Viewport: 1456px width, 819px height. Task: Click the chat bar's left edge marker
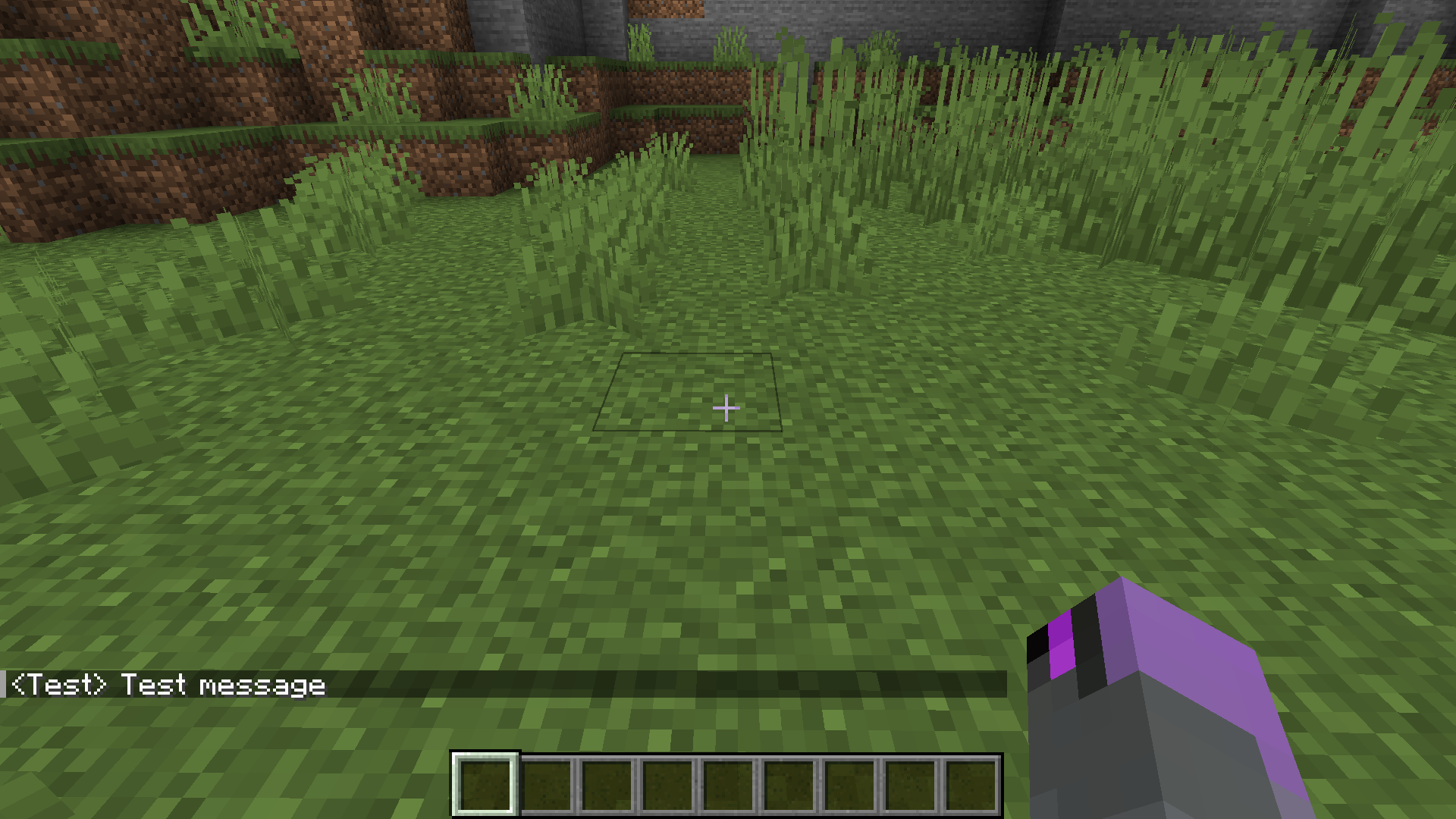click(4, 685)
